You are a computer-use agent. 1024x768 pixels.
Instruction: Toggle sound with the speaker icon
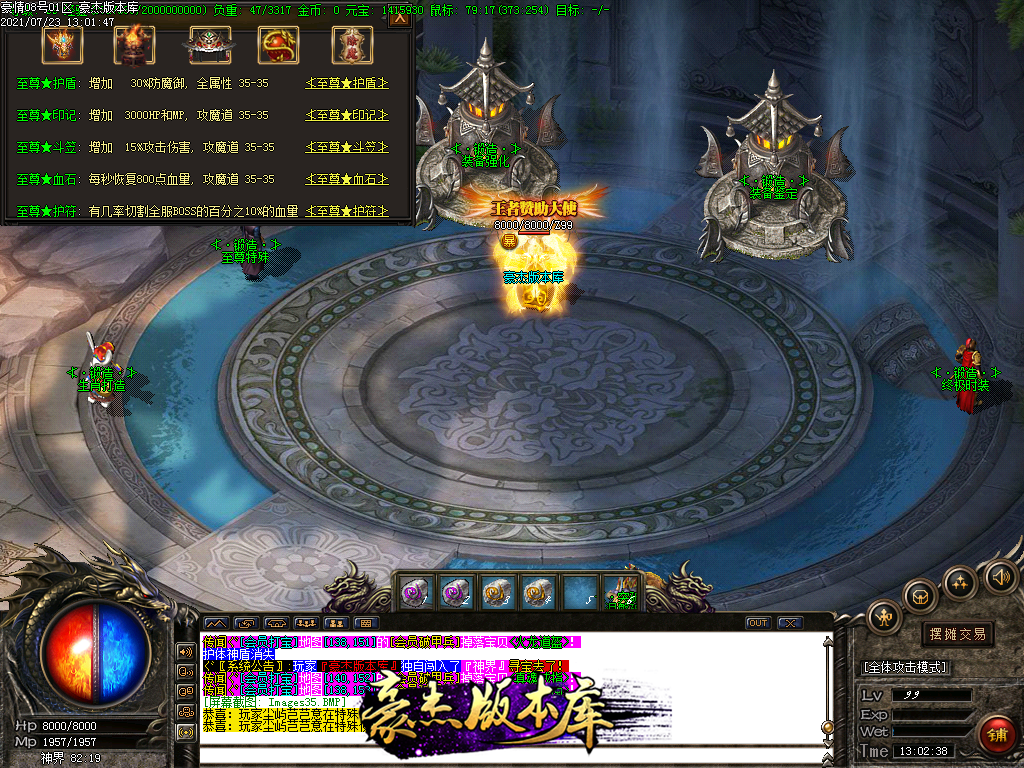point(1001,576)
